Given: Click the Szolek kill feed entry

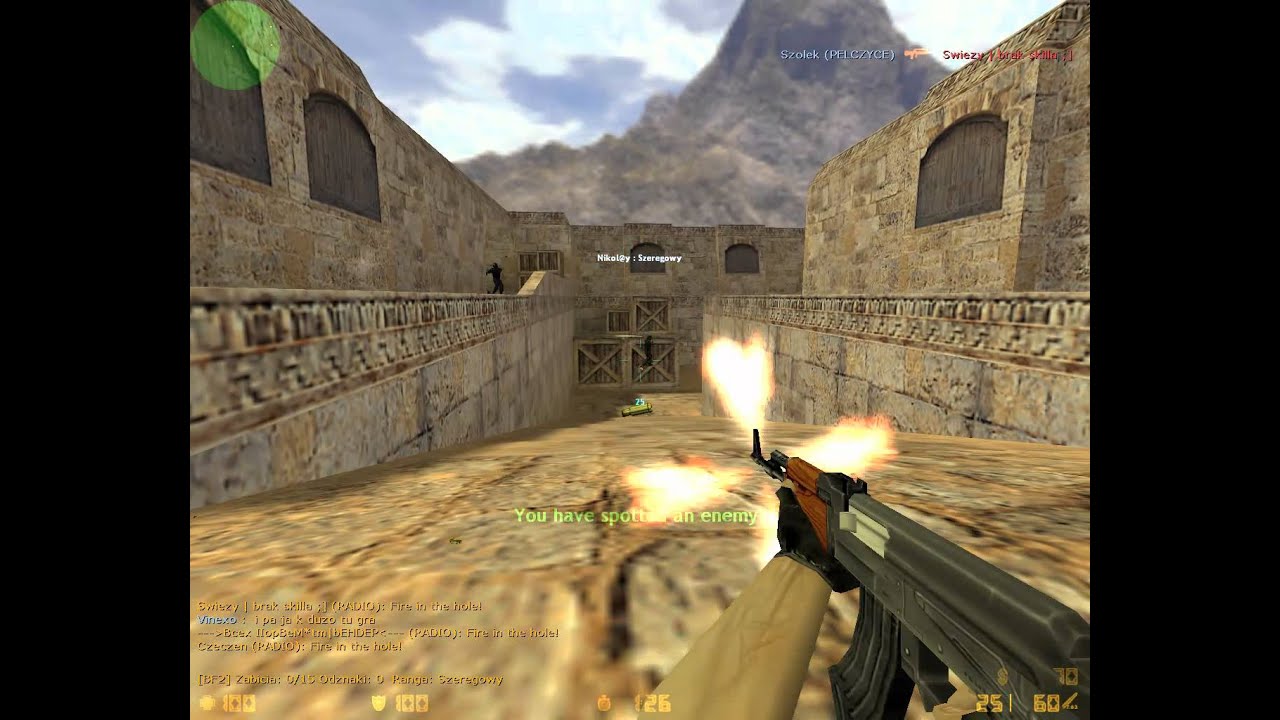Looking at the screenshot, I should coord(926,54).
